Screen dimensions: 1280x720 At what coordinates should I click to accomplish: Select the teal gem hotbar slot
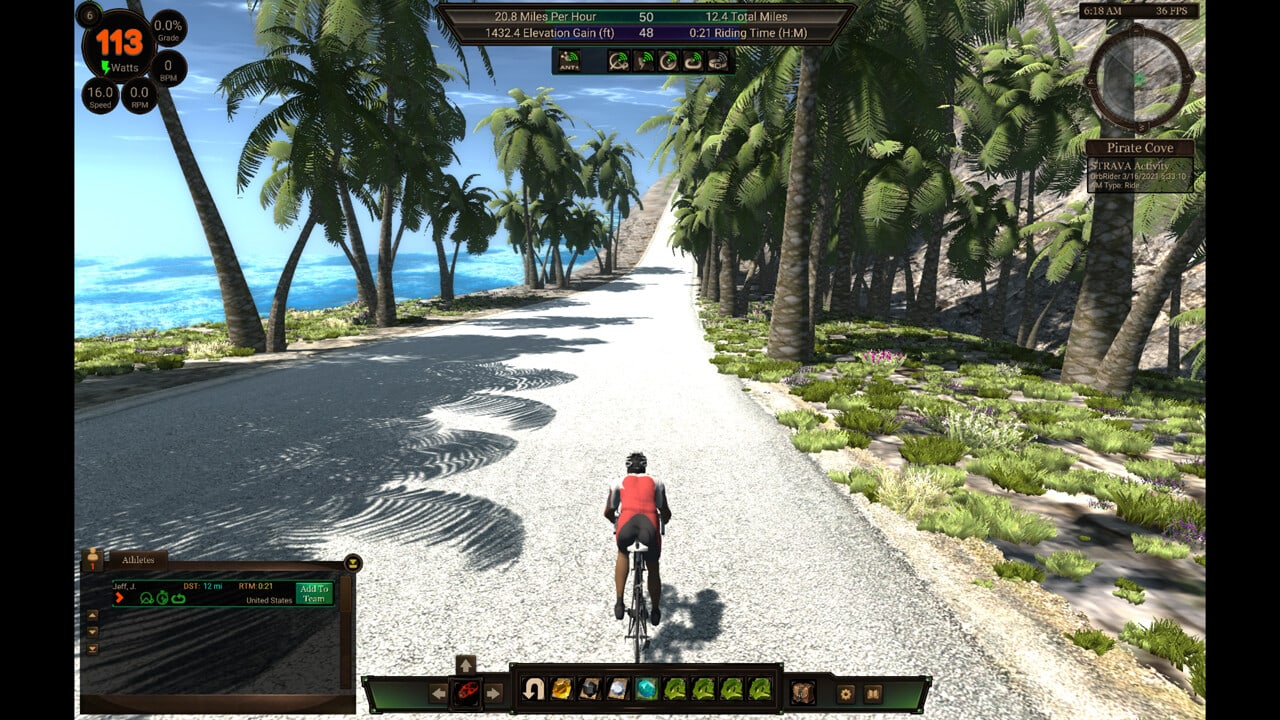[647, 689]
